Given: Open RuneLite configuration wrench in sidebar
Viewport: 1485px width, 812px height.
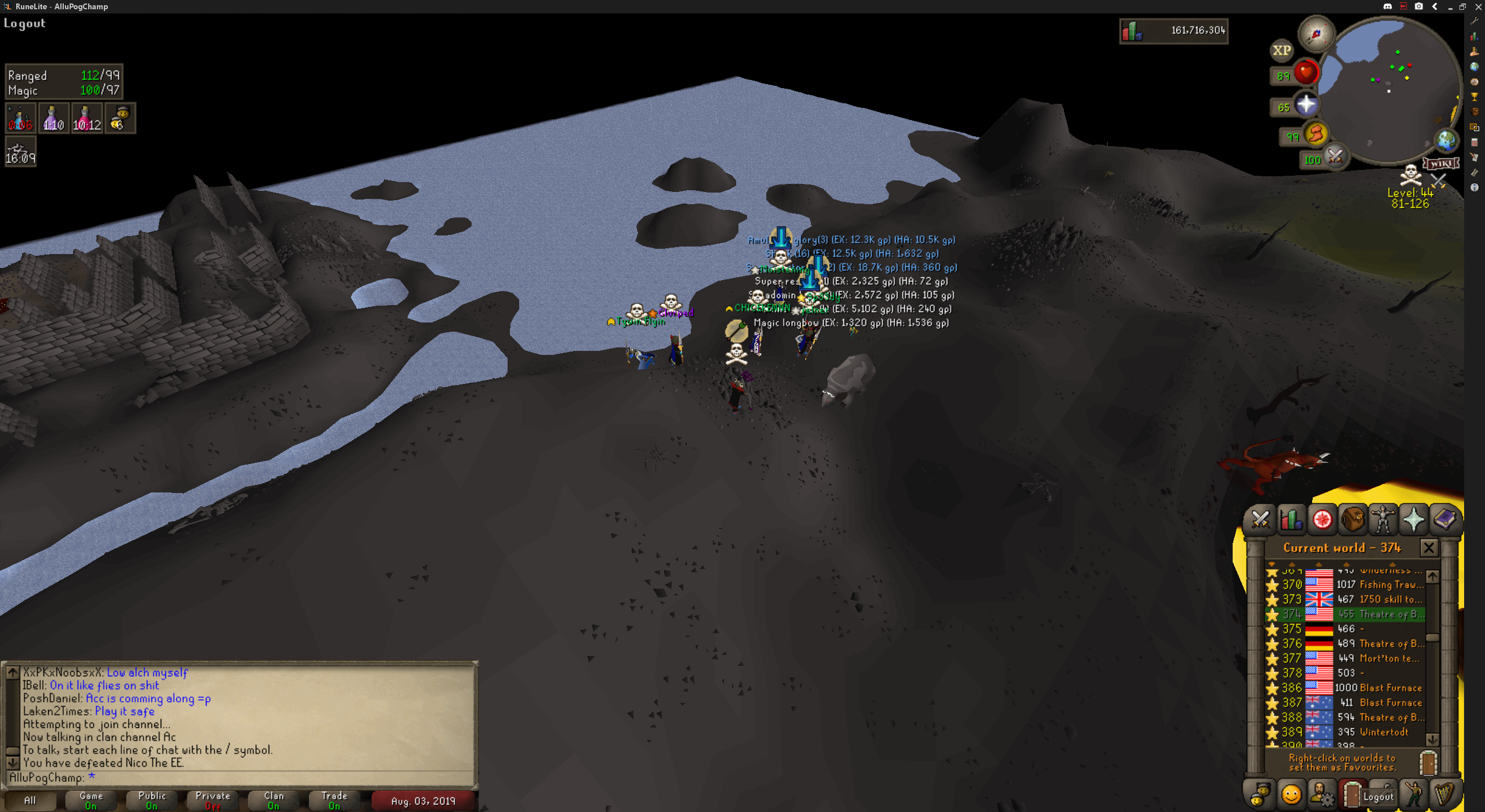Looking at the screenshot, I should (x=1475, y=21).
